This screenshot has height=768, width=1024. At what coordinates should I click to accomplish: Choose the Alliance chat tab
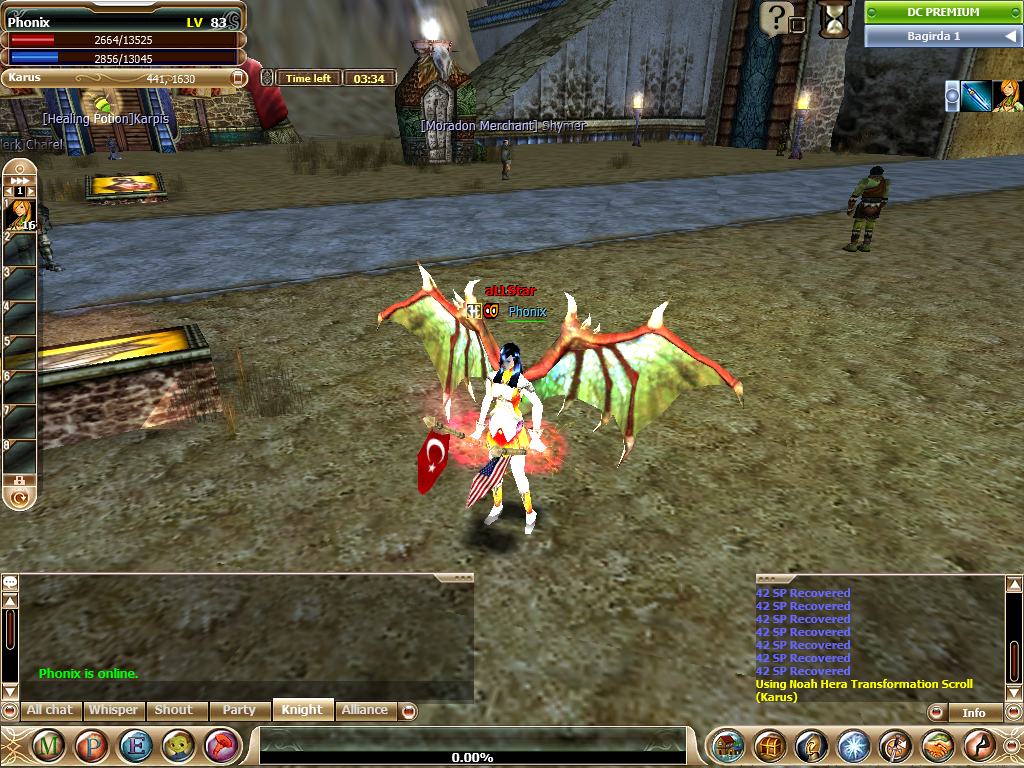[x=365, y=710]
